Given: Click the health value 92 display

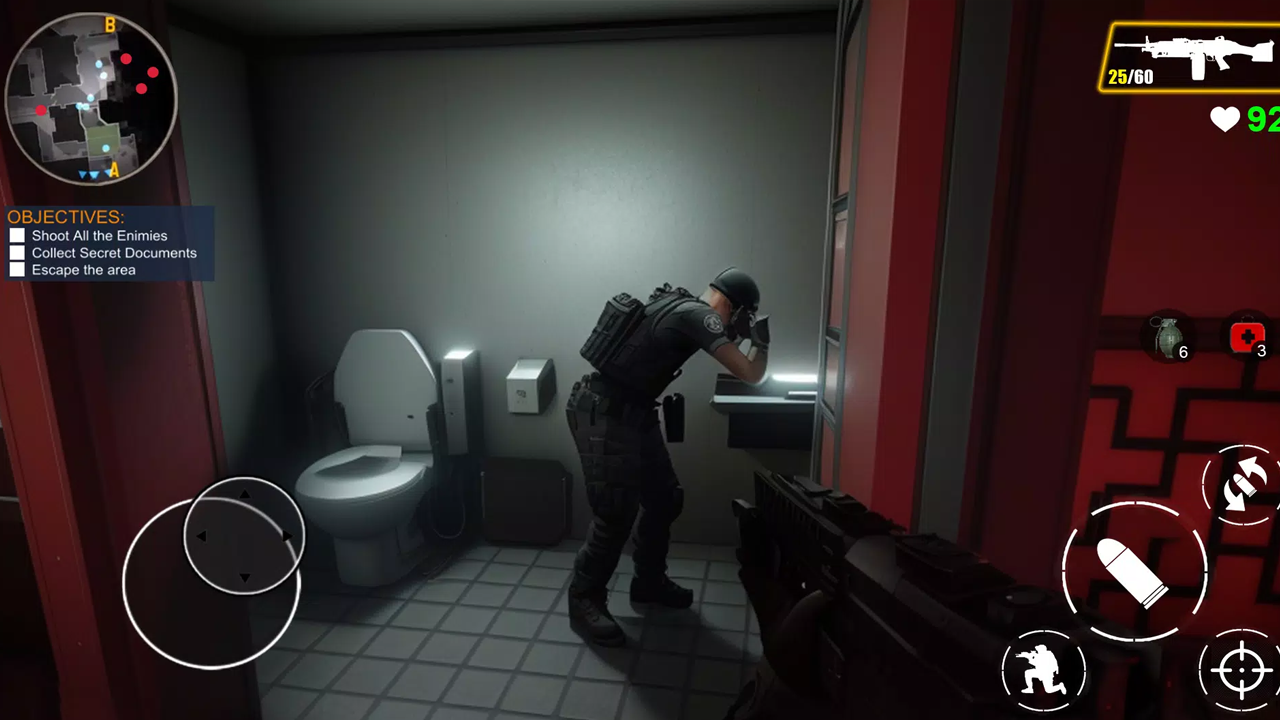Looking at the screenshot, I should 1264,120.
